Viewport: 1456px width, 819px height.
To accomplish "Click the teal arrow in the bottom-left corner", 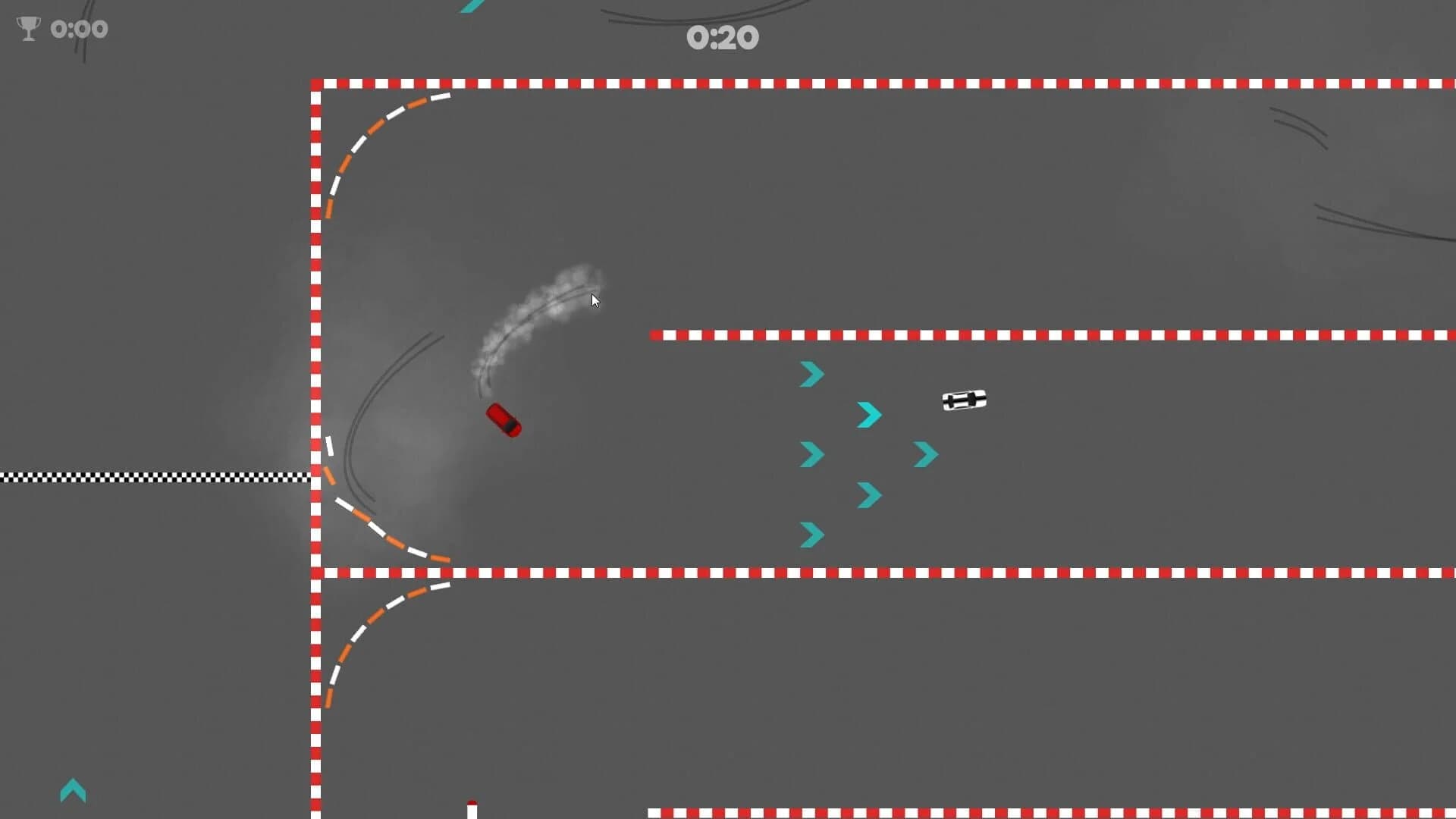I will (73, 791).
